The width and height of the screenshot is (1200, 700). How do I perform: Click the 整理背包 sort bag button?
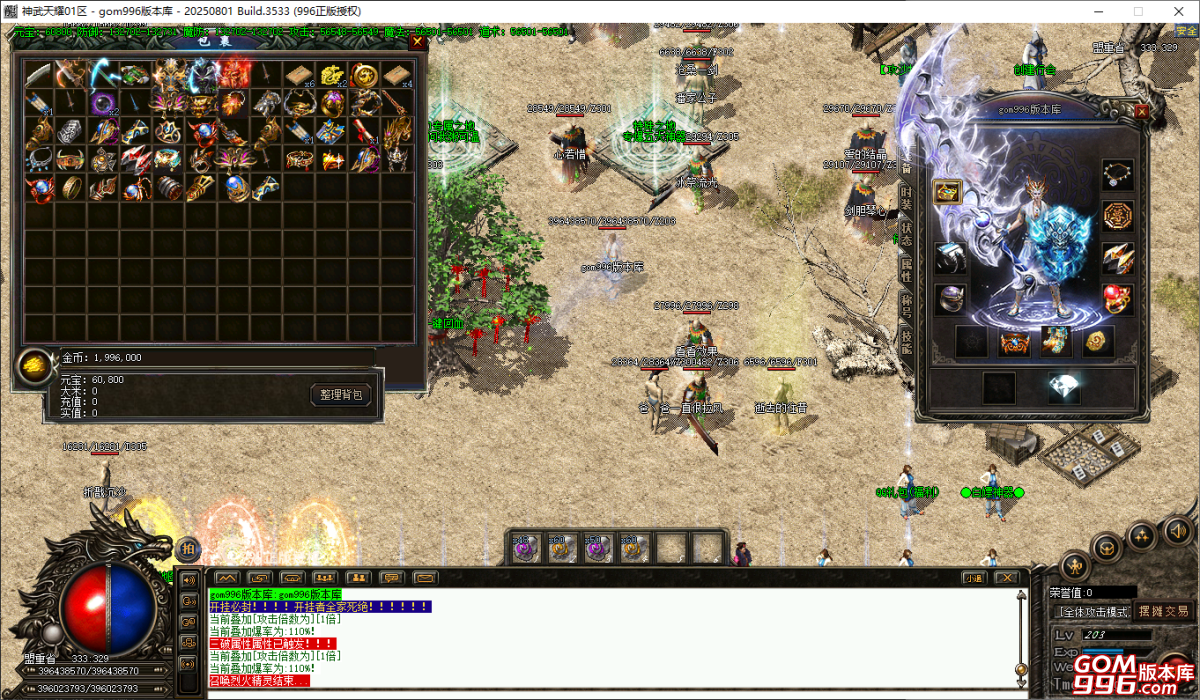click(x=341, y=395)
